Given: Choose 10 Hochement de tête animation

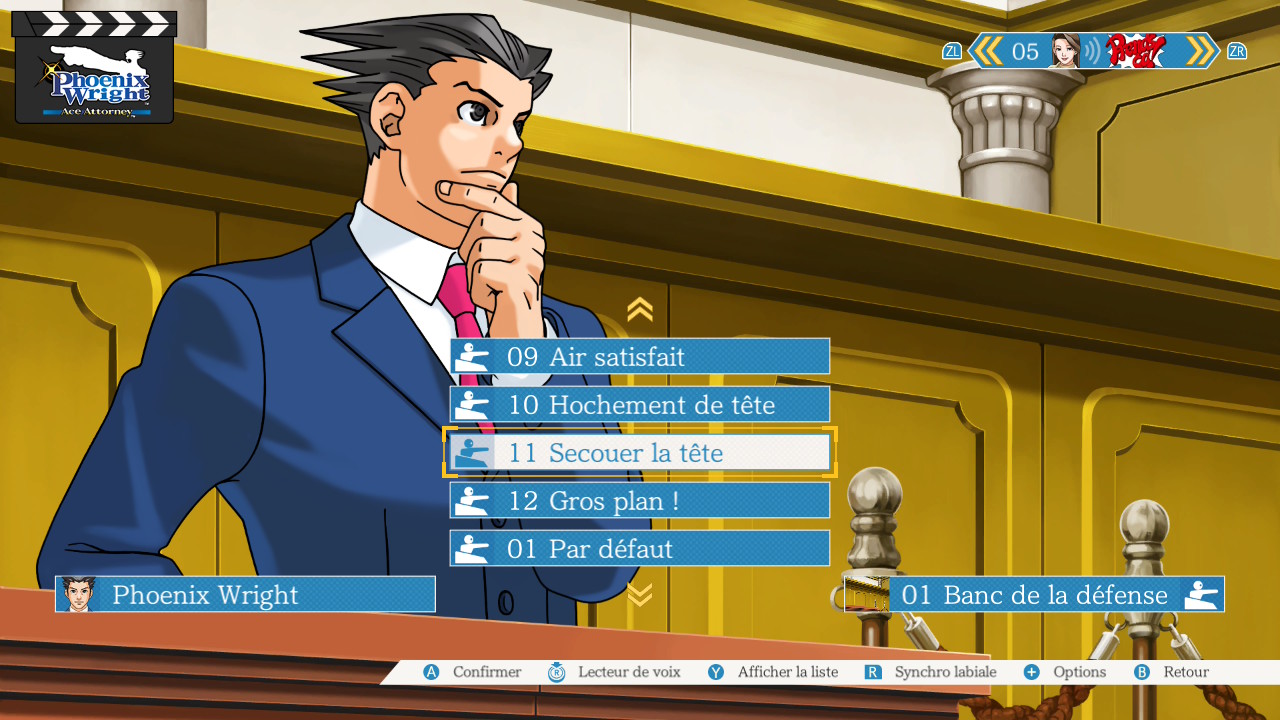Looking at the screenshot, I should (x=640, y=405).
